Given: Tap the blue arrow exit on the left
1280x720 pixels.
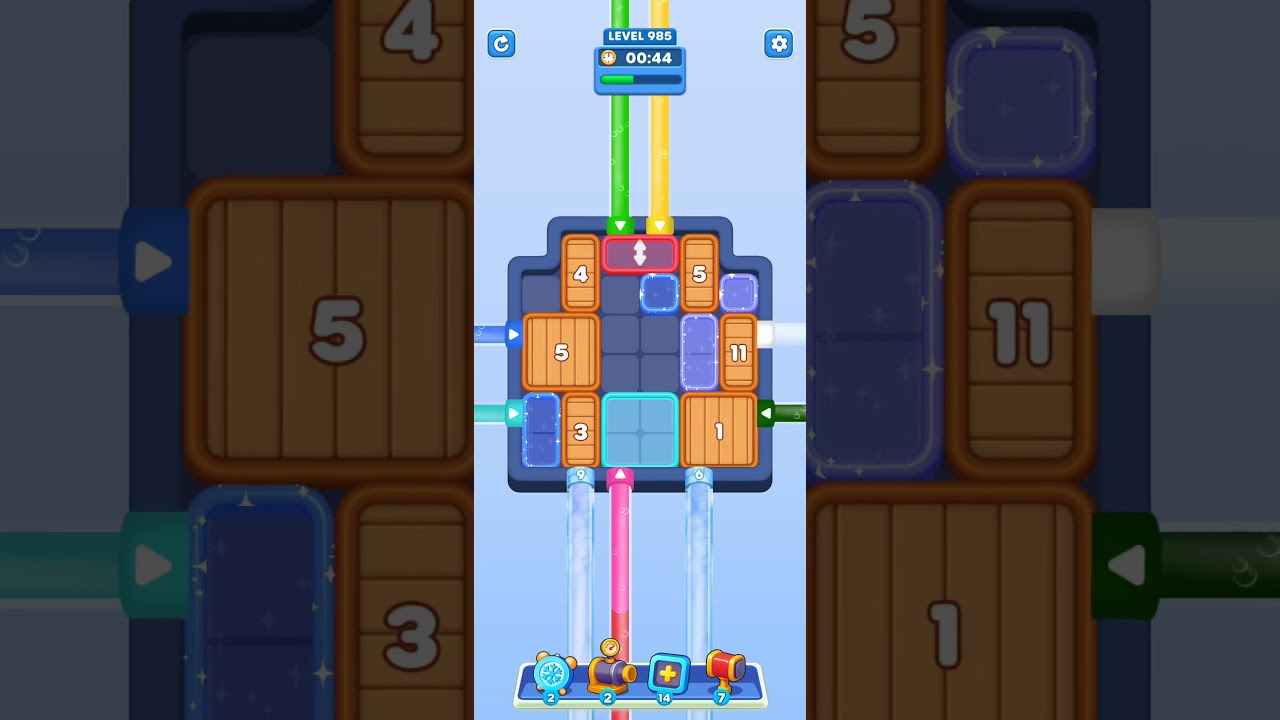Looking at the screenshot, I should click(x=513, y=333).
